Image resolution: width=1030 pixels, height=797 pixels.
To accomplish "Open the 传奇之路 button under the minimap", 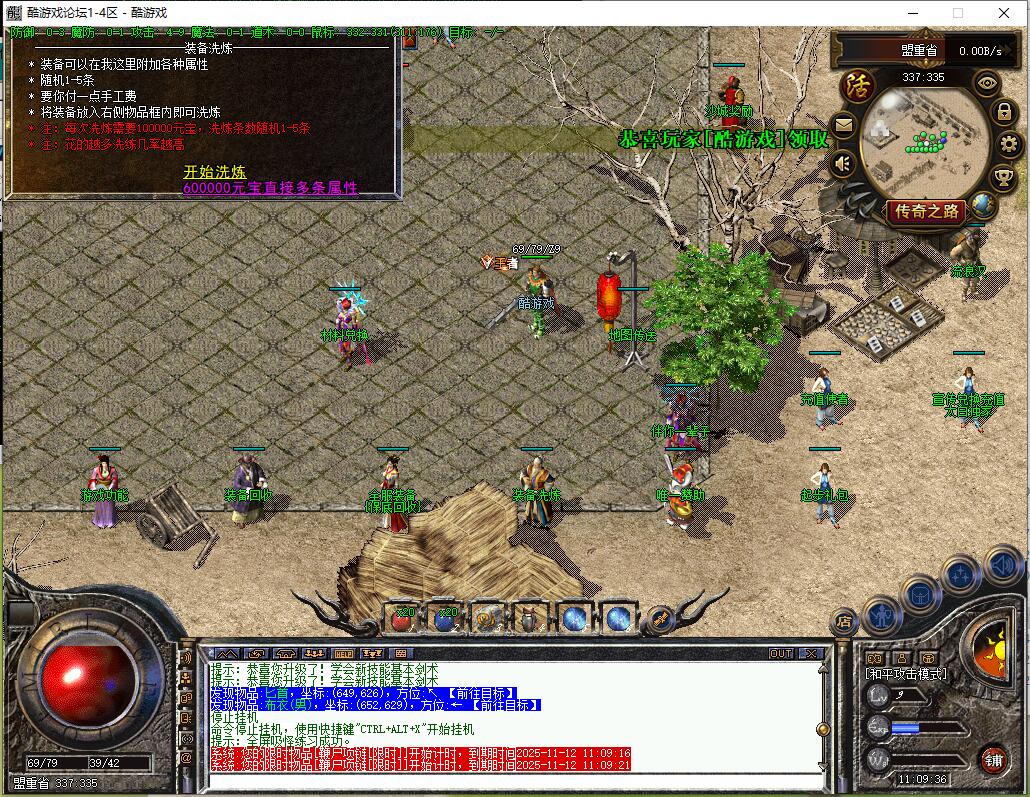I will tap(926, 211).
